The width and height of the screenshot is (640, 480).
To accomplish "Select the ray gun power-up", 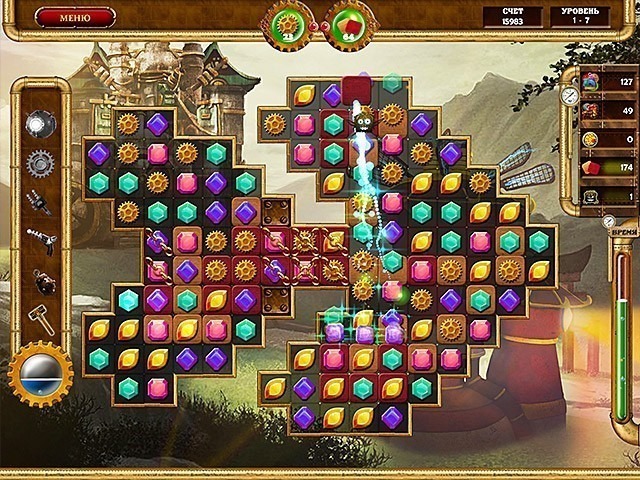I will pos(40,239).
